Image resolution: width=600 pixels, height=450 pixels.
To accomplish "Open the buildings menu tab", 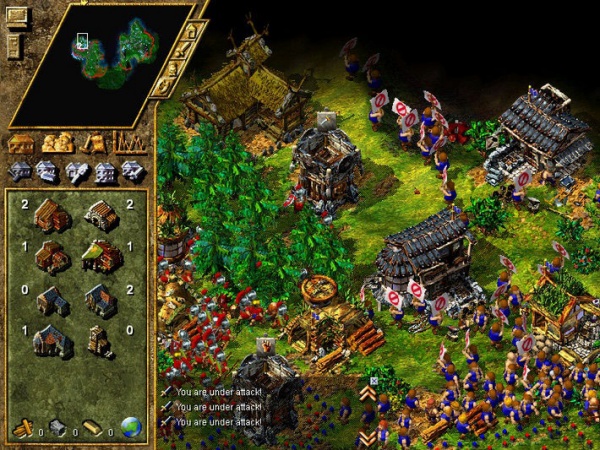I will point(21,143).
